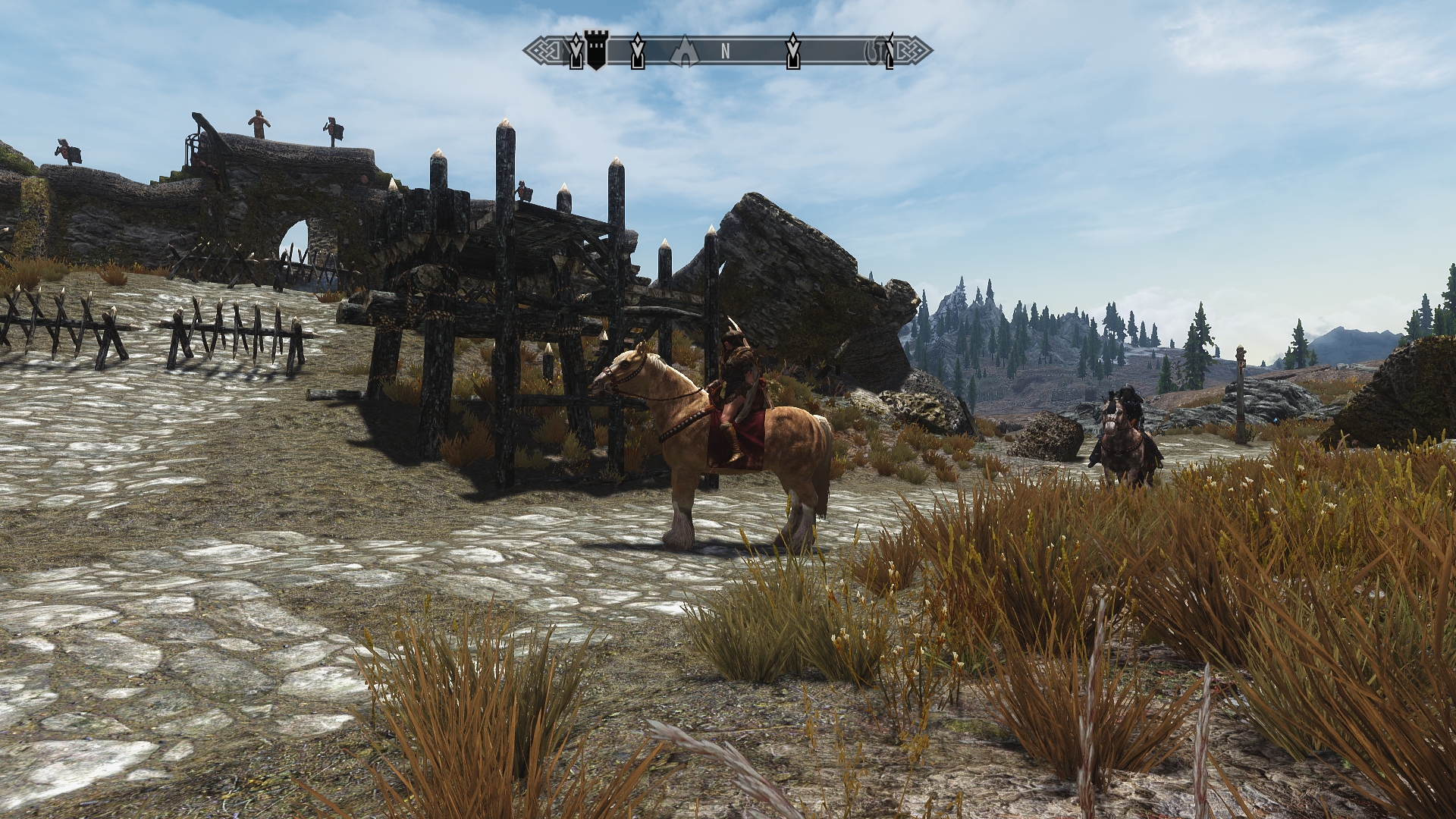Click the North indicator on the compass bar
Screen dimensions: 1456x819
pyautogui.click(x=726, y=52)
